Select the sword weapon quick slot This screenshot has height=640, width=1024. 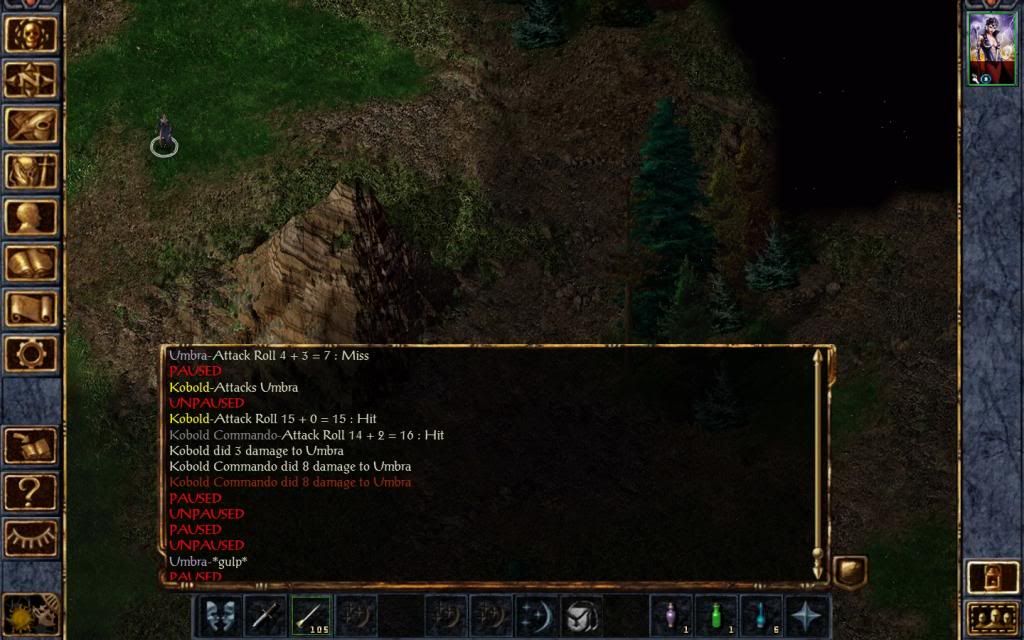click(265, 615)
